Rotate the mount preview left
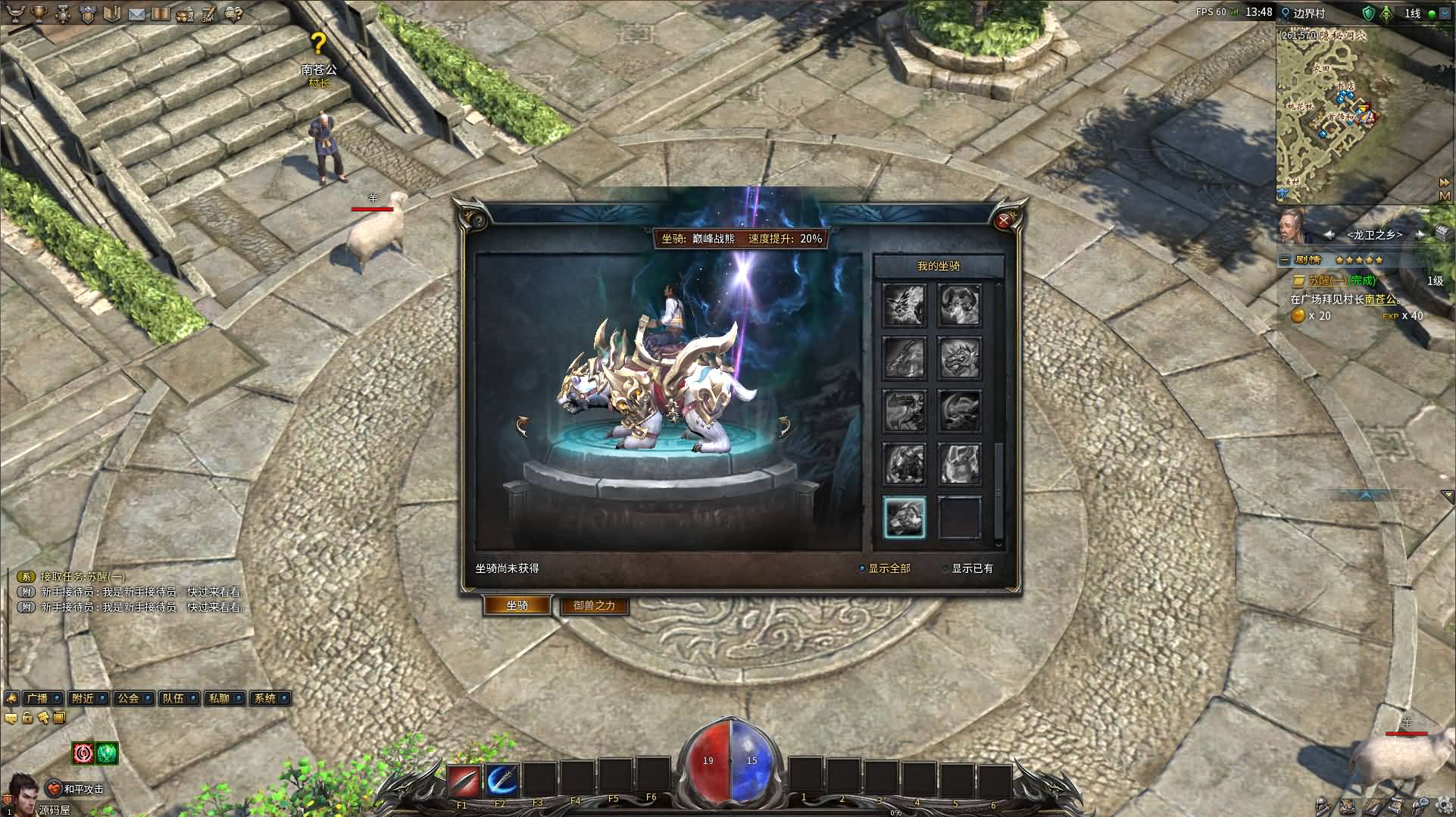Image resolution: width=1456 pixels, height=817 pixels. pyautogui.click(x=522, y=426)
